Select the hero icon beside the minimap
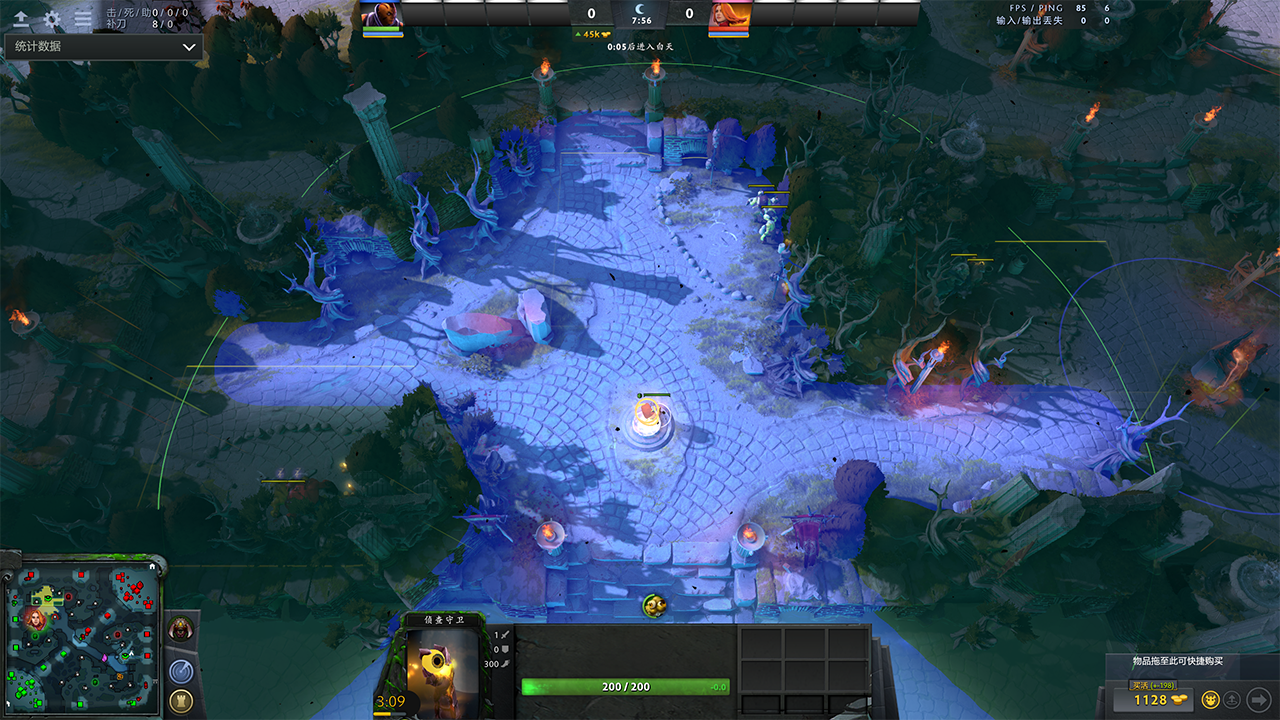The width and height of the screenshot is (1280, 720). (x=181, y=629)
